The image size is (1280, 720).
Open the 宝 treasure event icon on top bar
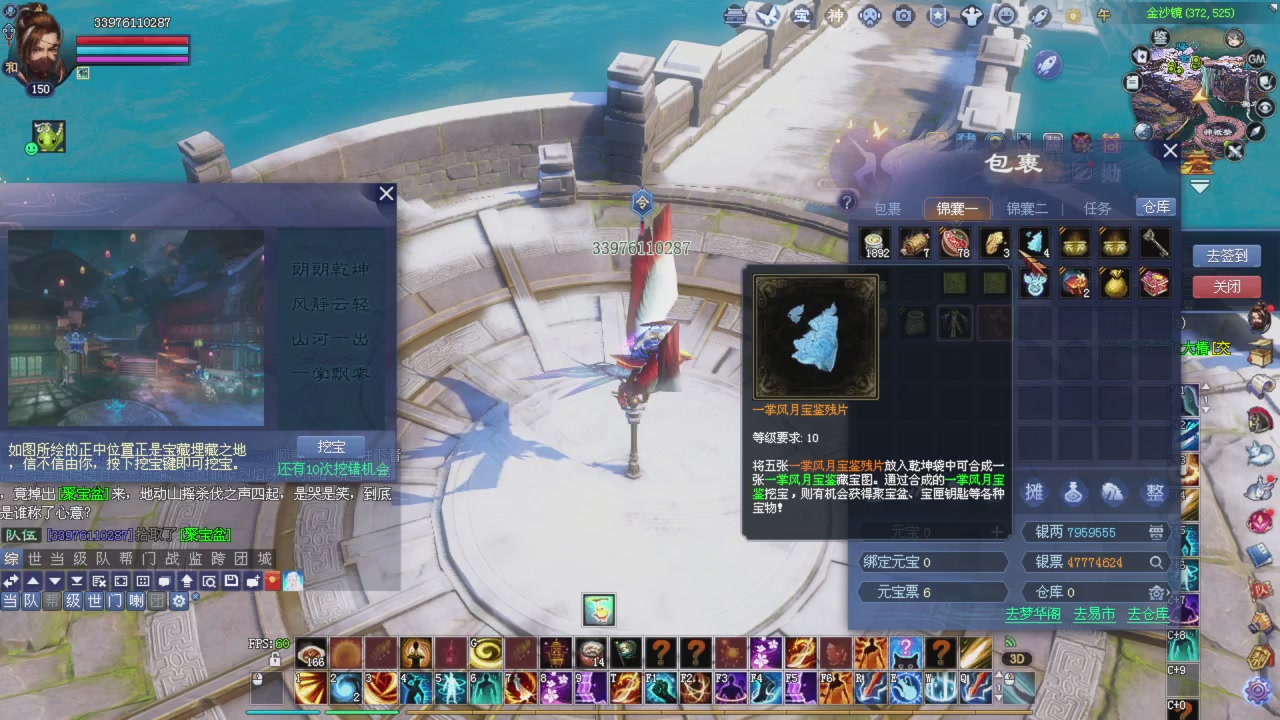[801, 16]
